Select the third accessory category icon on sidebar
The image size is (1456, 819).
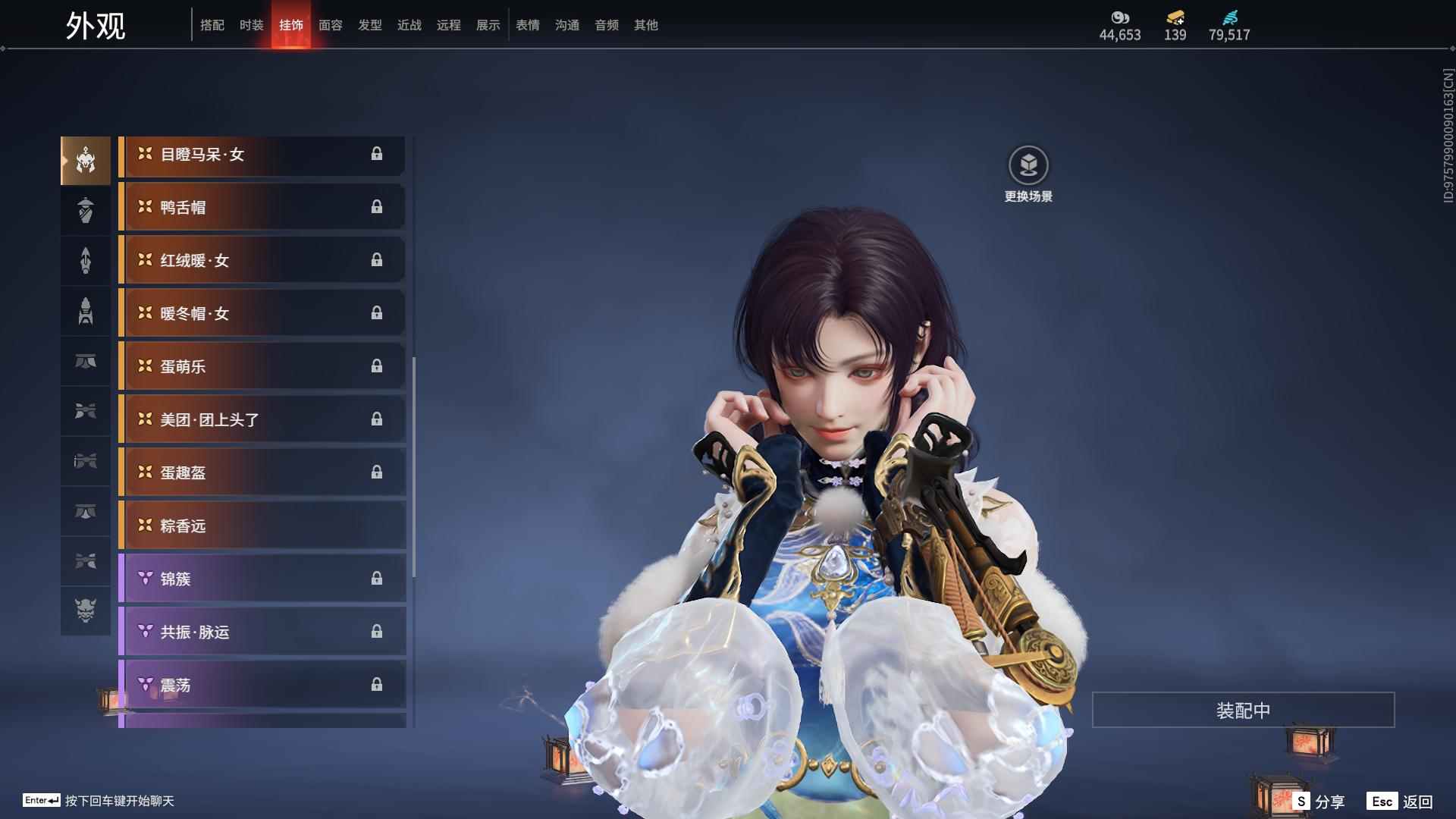pyautogui.click(x=85, y=260)
